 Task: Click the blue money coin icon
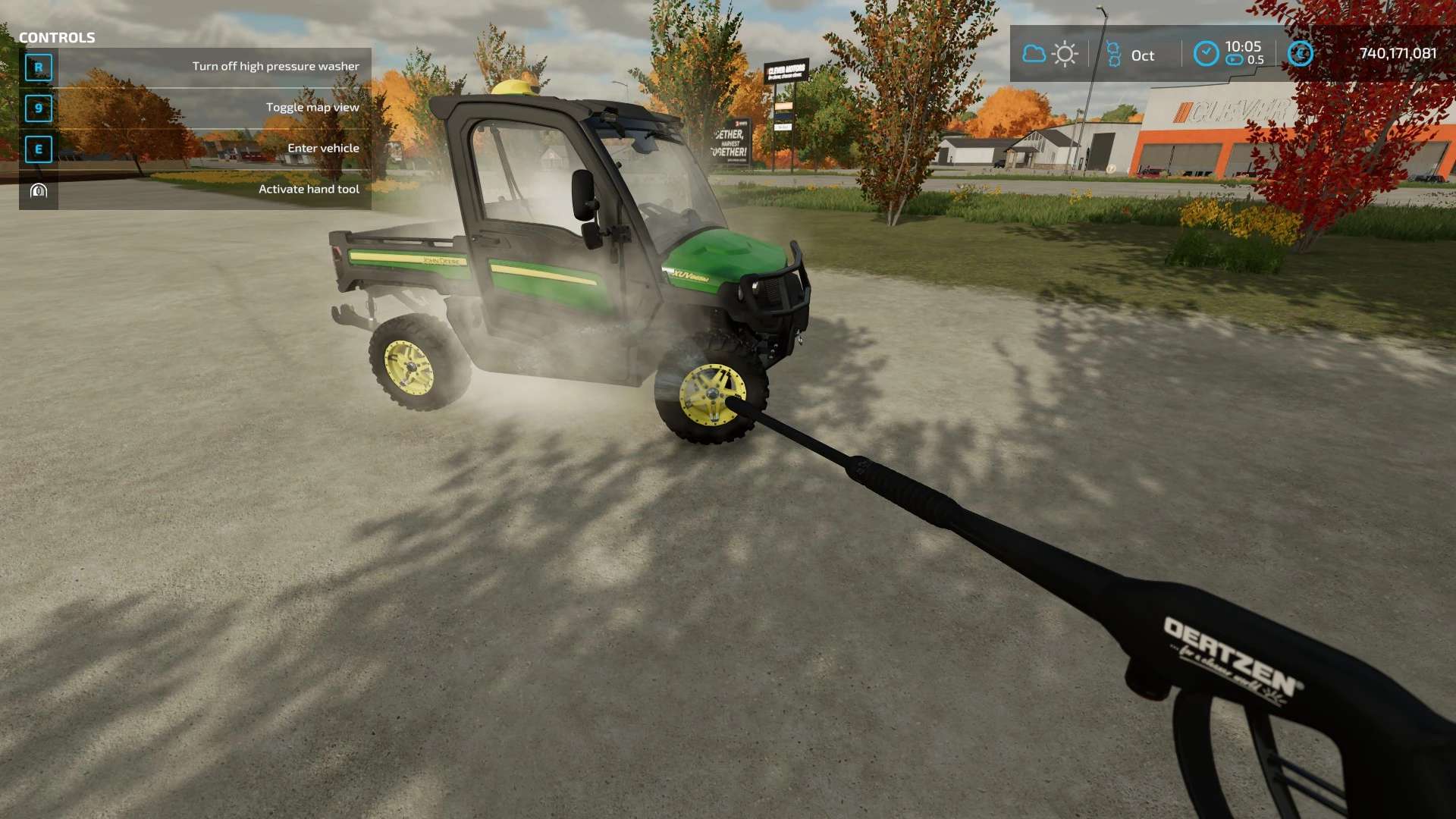pyautogui.click(x=1301, y=53)
